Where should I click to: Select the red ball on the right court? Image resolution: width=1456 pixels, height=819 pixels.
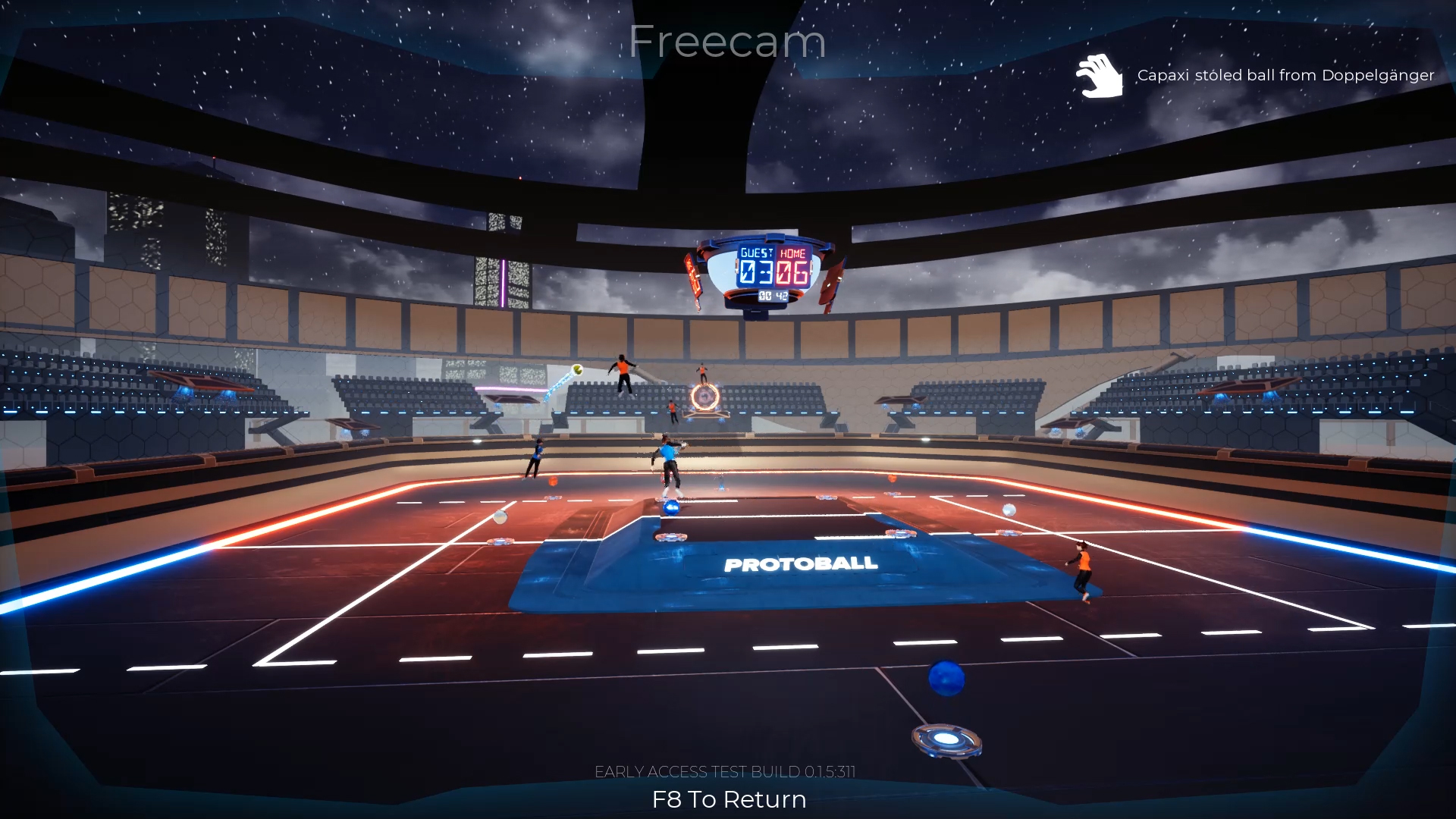pyautogui.click(x=893, y=477)
